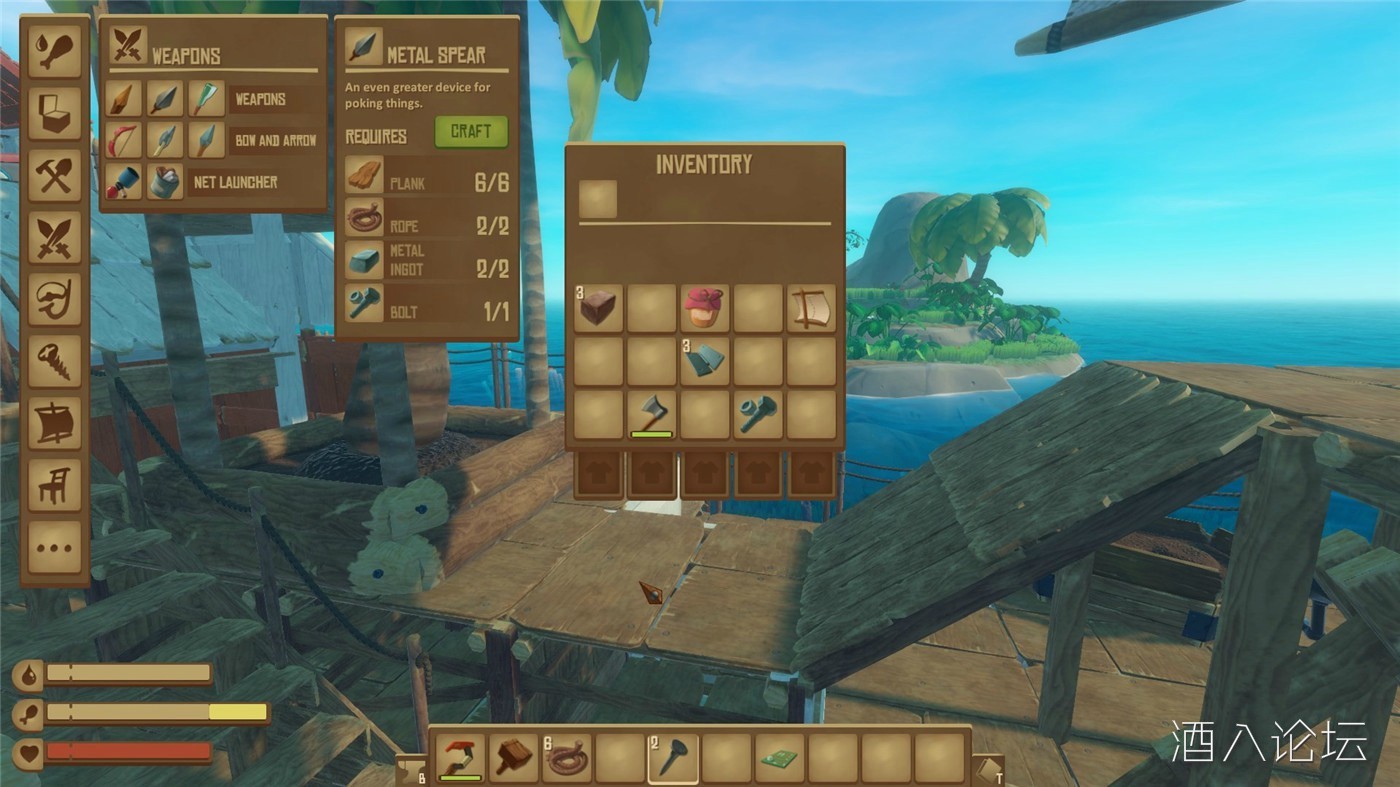Select the plastic hook hotbar slot
The width and height of the screenshot is (1400, 787).
tap(461, 758)
